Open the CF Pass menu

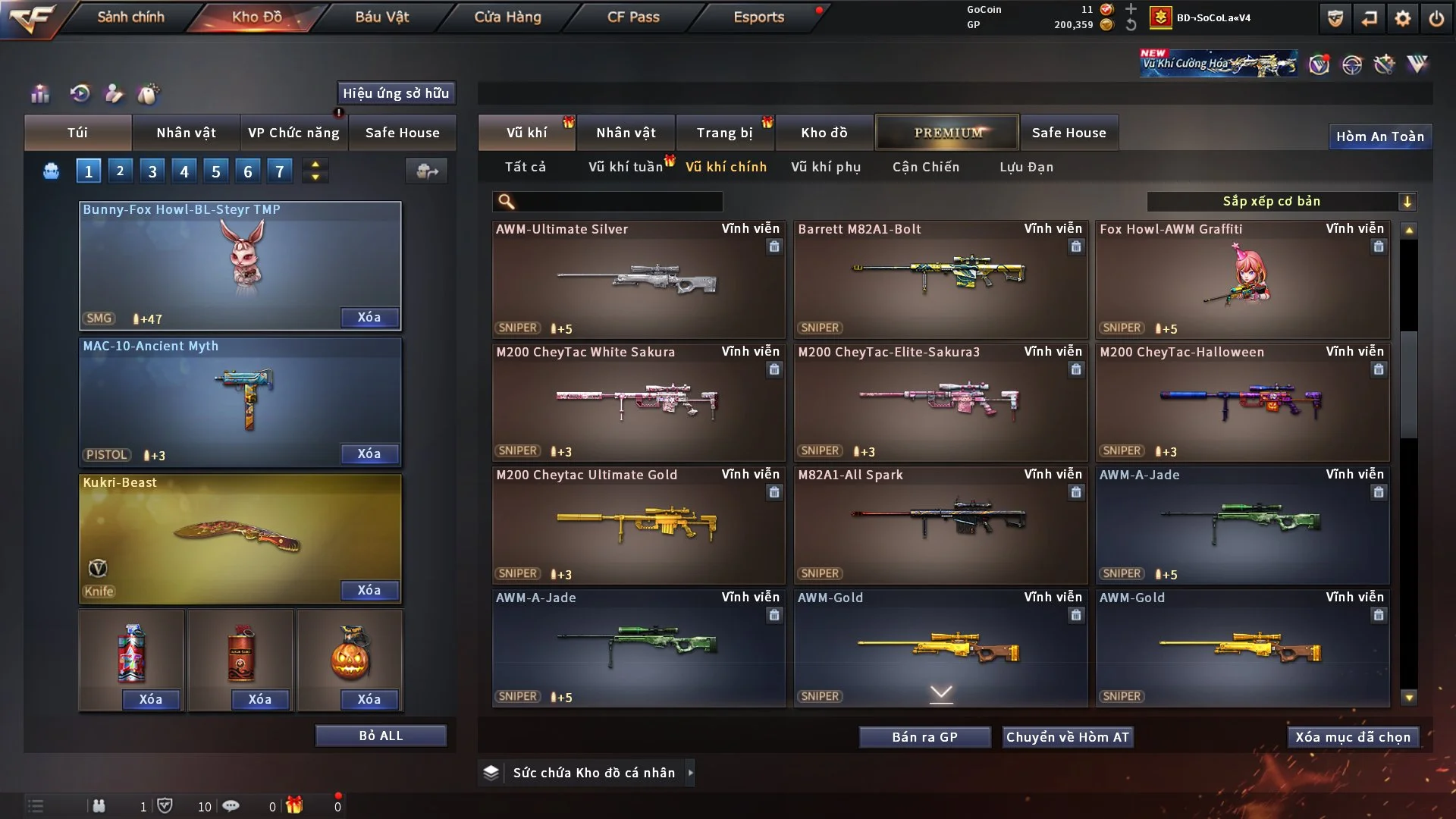[633, 17]
